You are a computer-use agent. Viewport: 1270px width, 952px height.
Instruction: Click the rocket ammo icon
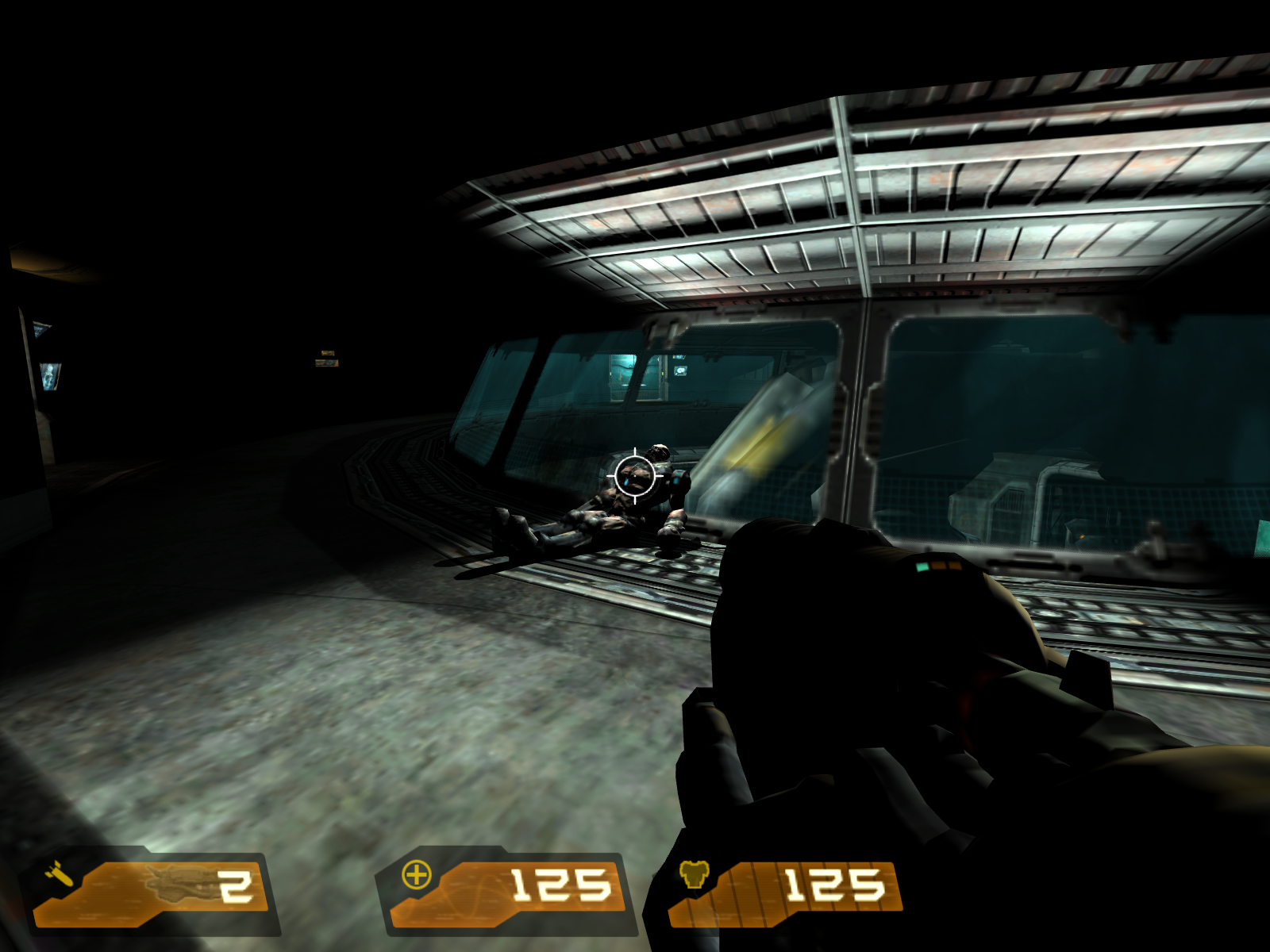pos(60,875)
